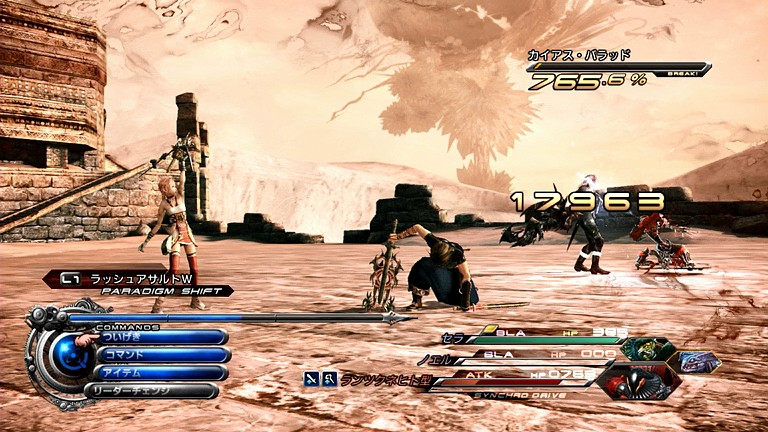768x432 pixels.
Task: Select the ついげき command
Action: pos(160,338)
